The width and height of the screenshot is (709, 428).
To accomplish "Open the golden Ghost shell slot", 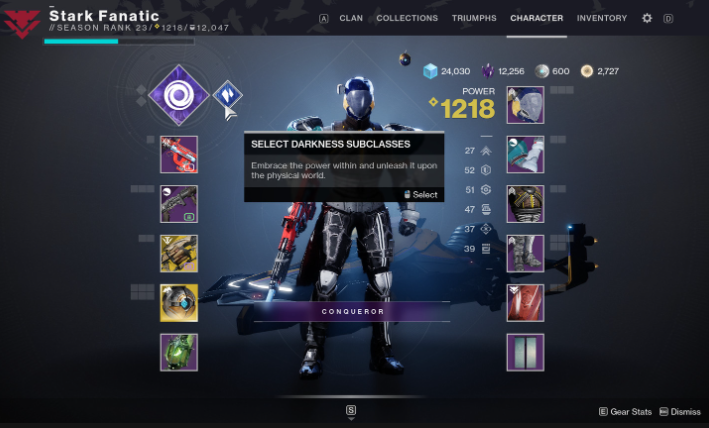I will coord(179,303).
